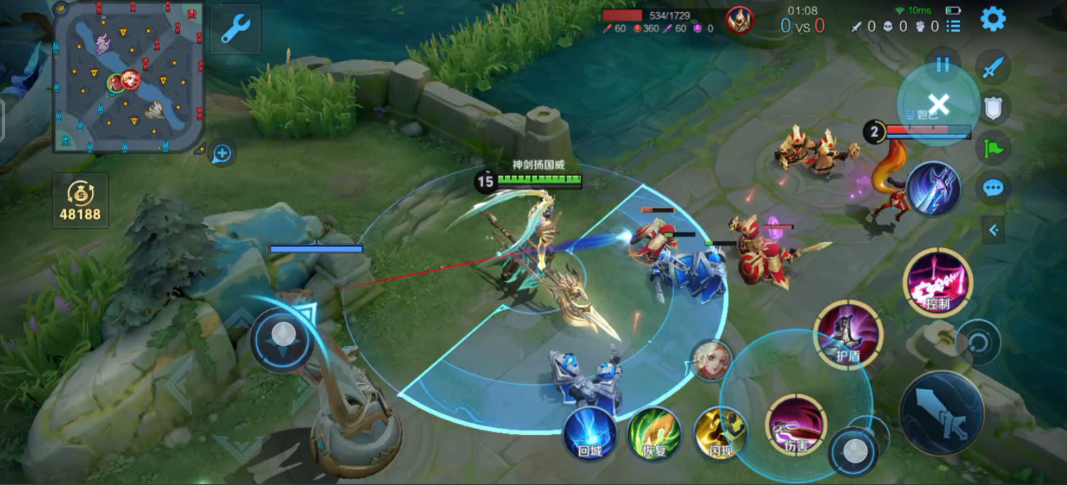Cancel skill cast with the X button
The width and height of the screenshot is (1067, 485).
point(938,104)
